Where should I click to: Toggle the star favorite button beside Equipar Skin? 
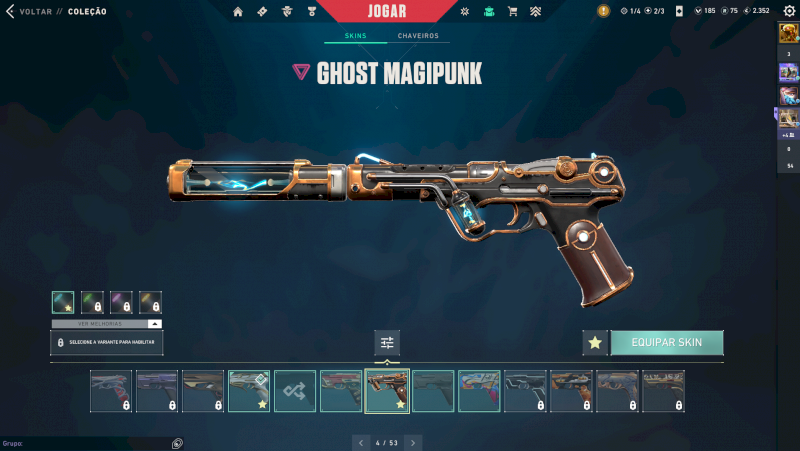pyautogui.click(x=595, y=343)
